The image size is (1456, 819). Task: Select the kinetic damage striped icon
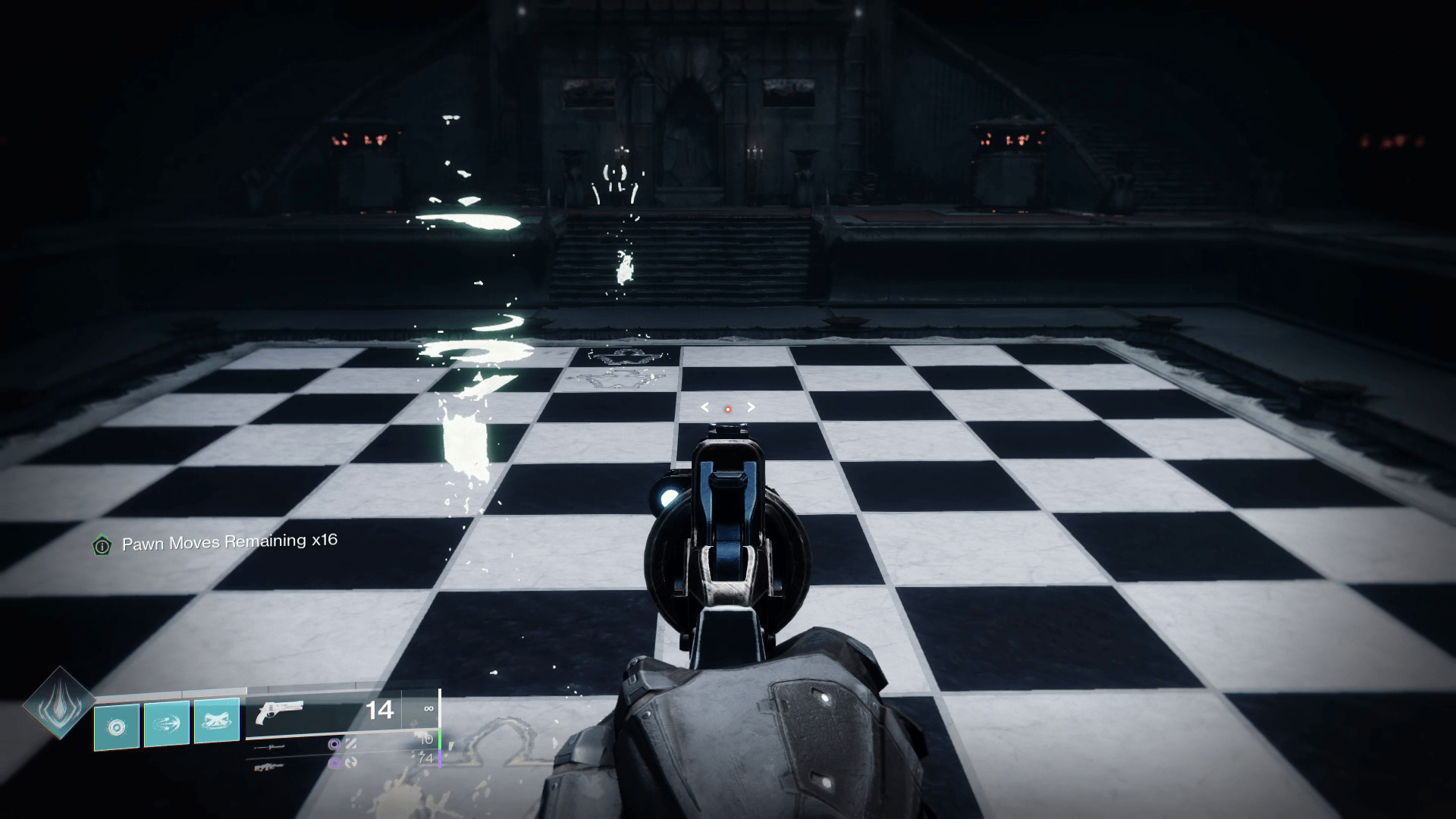click(351, 745)
